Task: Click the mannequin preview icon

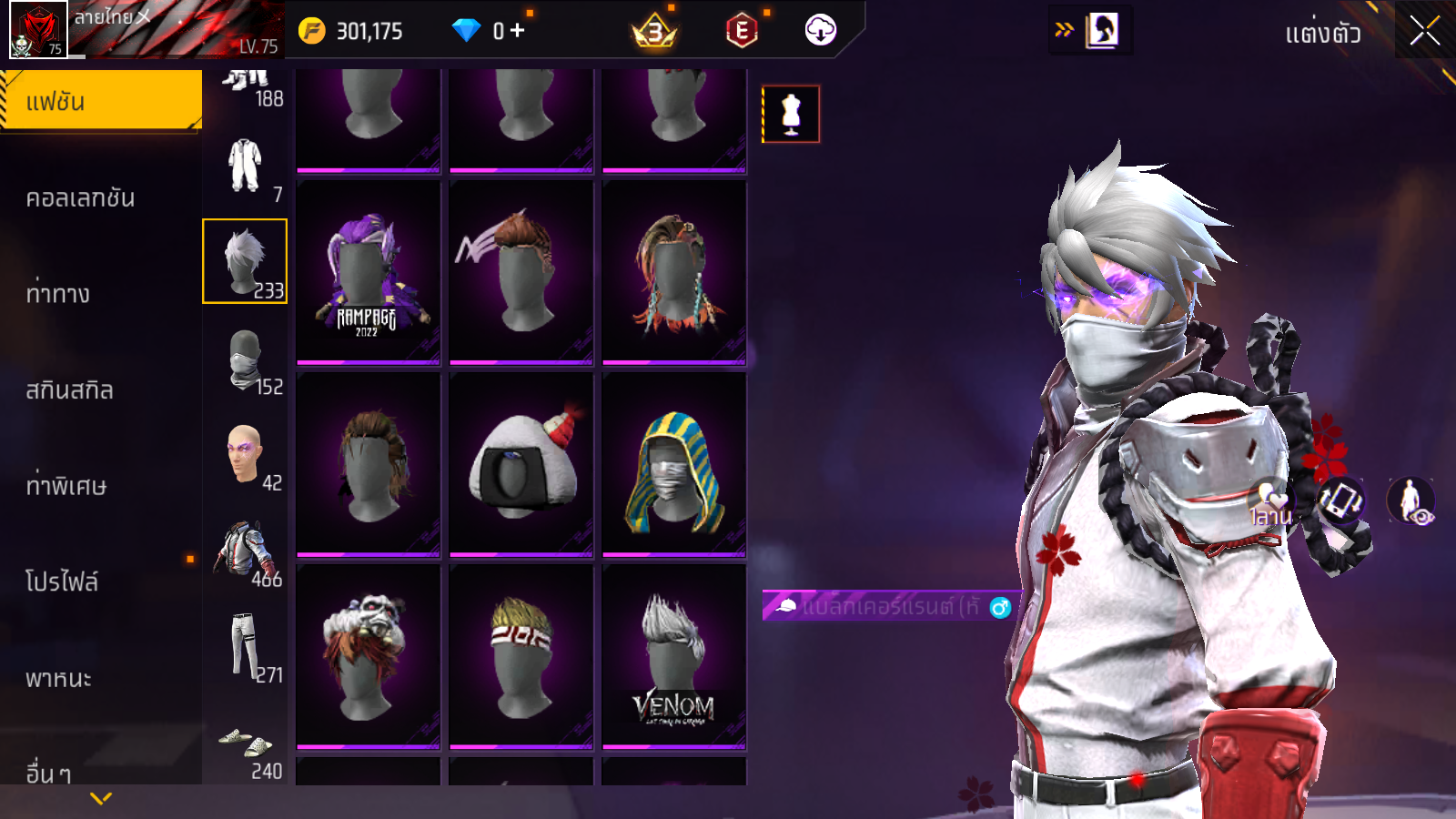Action: click(791, 115)
